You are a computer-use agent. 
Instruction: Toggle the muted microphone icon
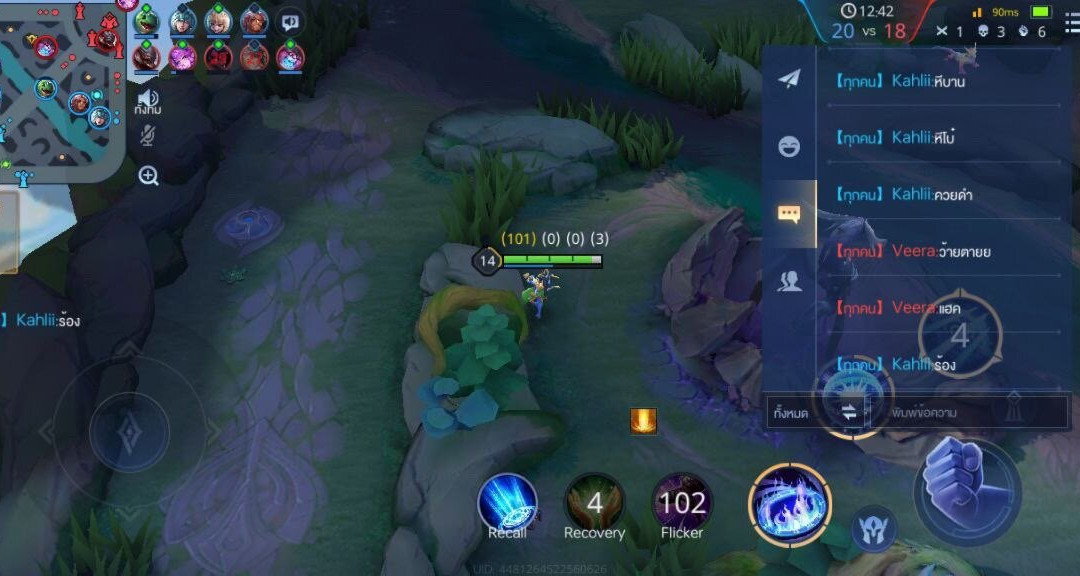pyautogui.click(x=148, y=136)
